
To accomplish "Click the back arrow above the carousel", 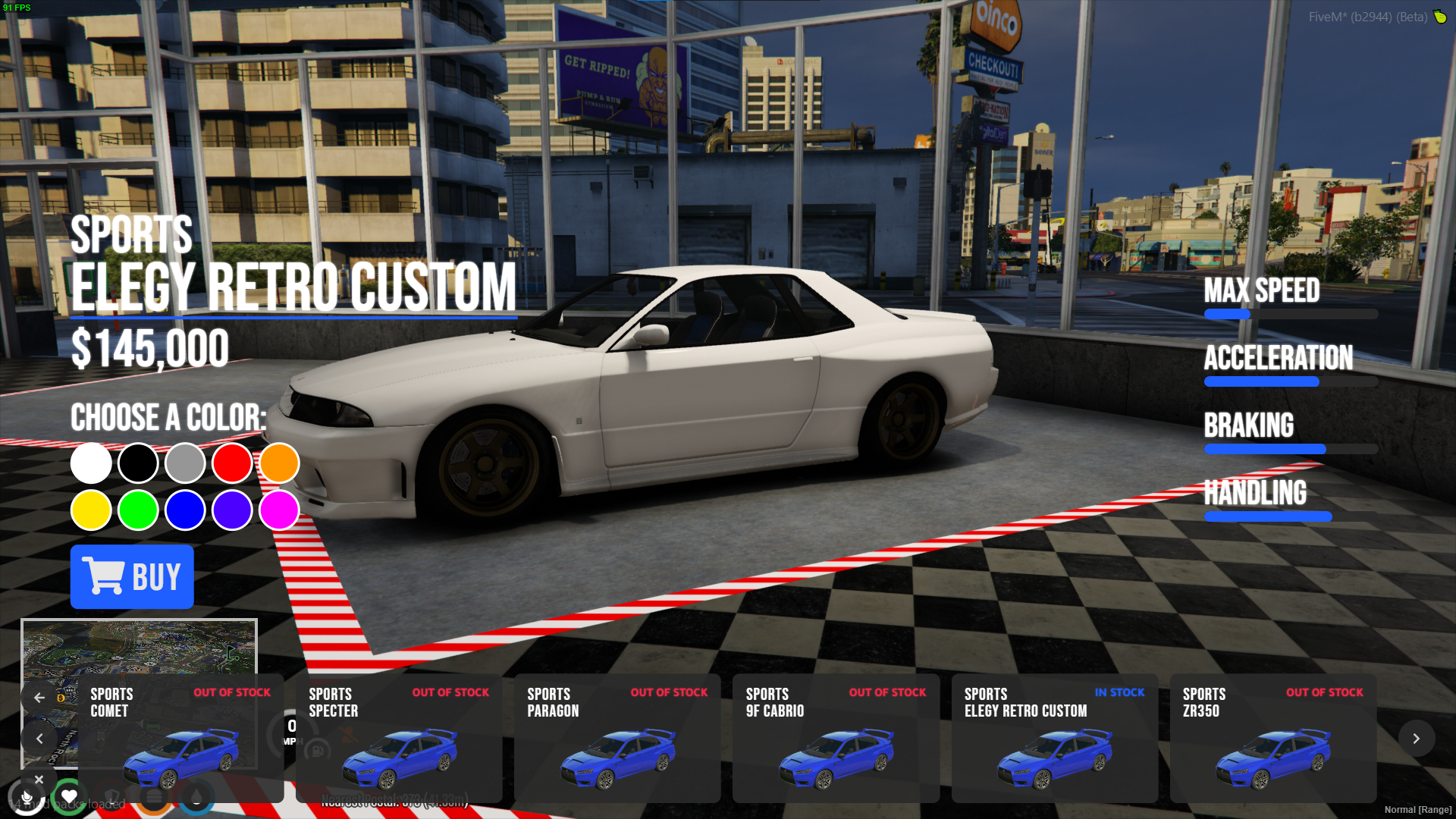I will click(x=39, y=698).
